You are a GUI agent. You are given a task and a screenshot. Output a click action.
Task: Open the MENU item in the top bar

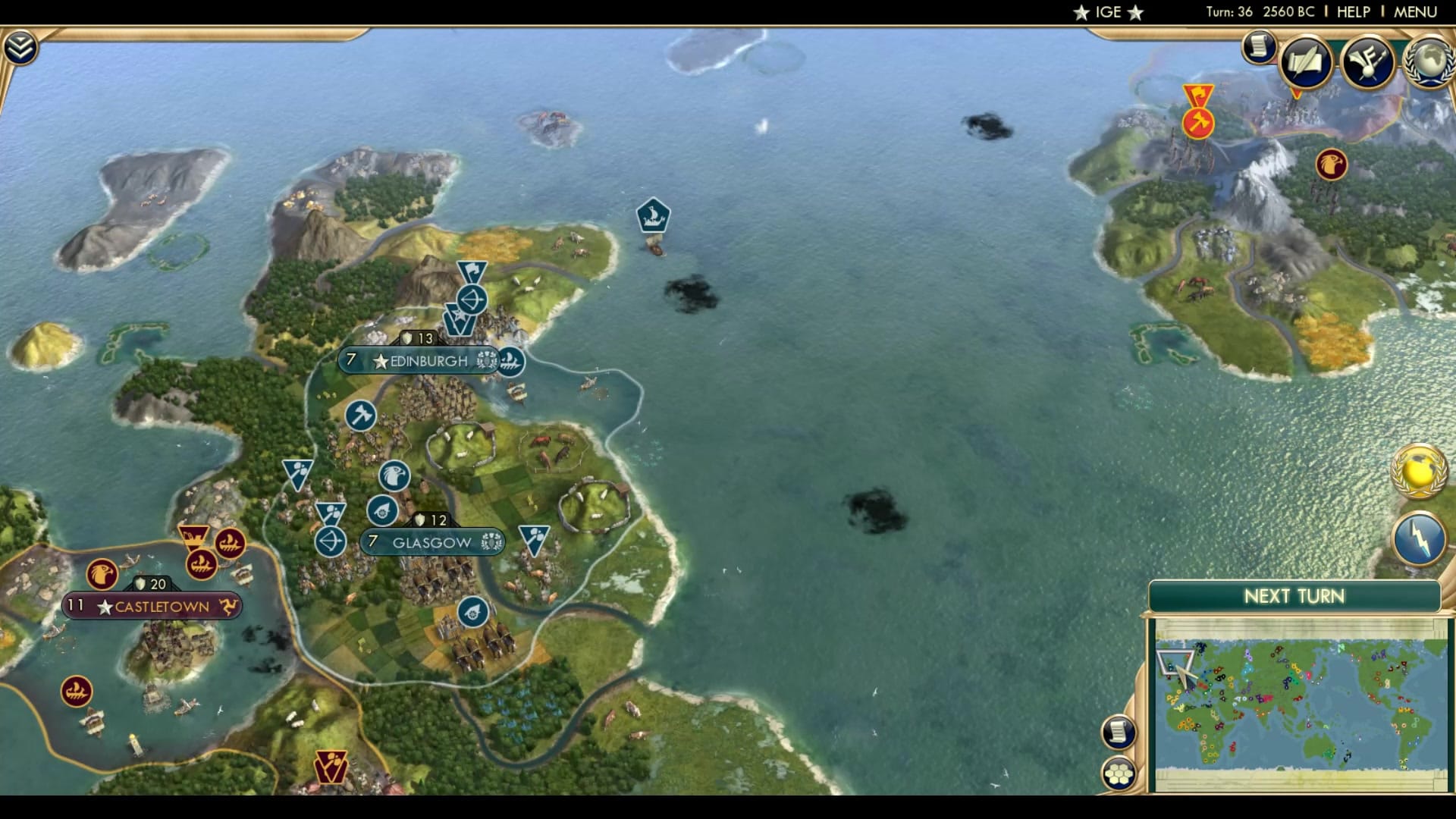(1417, 12)
